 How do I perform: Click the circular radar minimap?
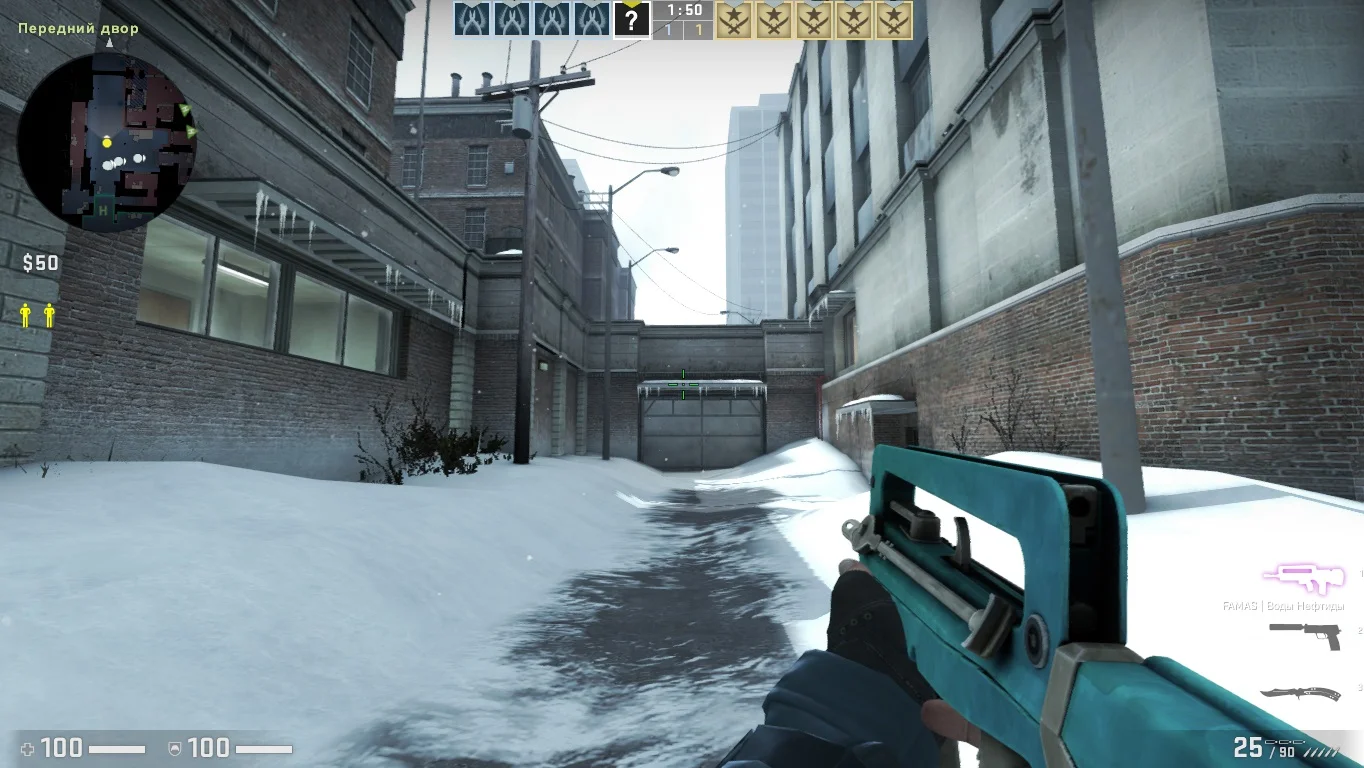(106, 142)
